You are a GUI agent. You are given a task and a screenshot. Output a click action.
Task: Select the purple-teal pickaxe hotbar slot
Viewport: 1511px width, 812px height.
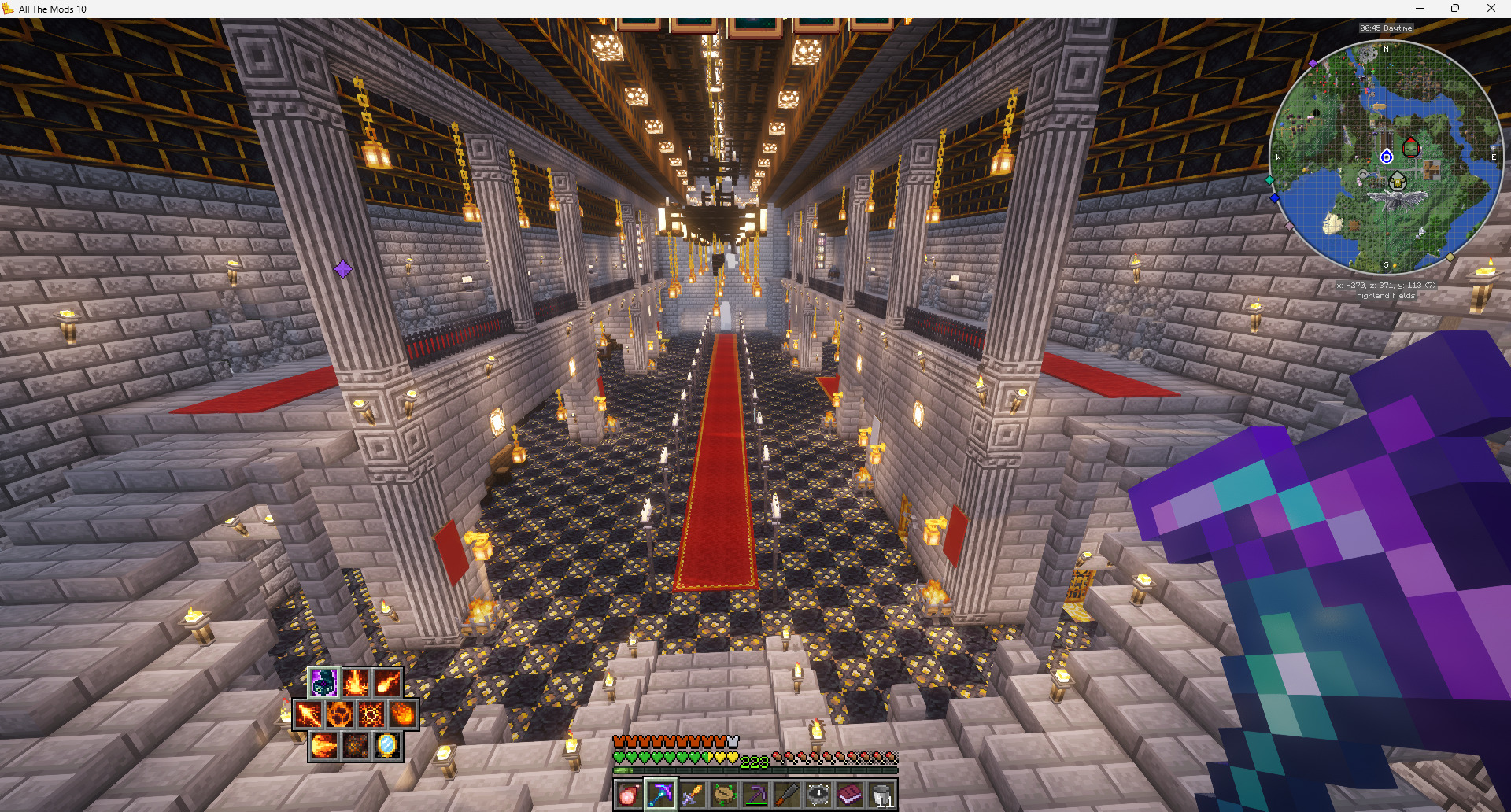click(660, 795)
